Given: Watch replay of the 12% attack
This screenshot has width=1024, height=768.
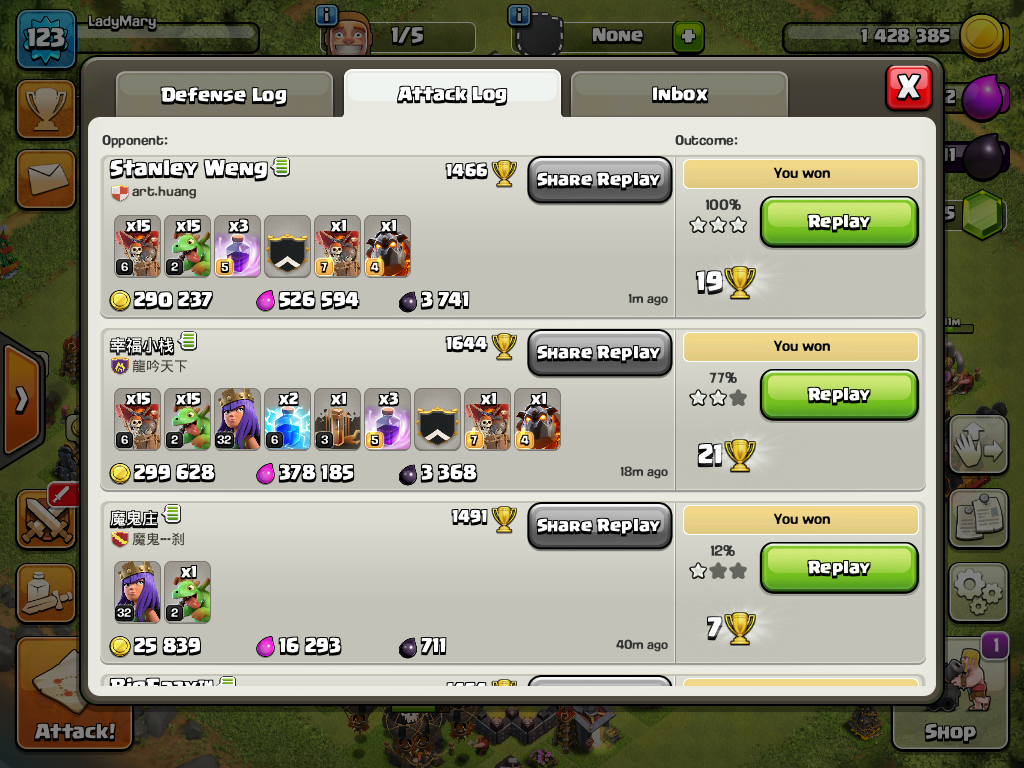Looking at the screenshot, I should click(838, 568).
